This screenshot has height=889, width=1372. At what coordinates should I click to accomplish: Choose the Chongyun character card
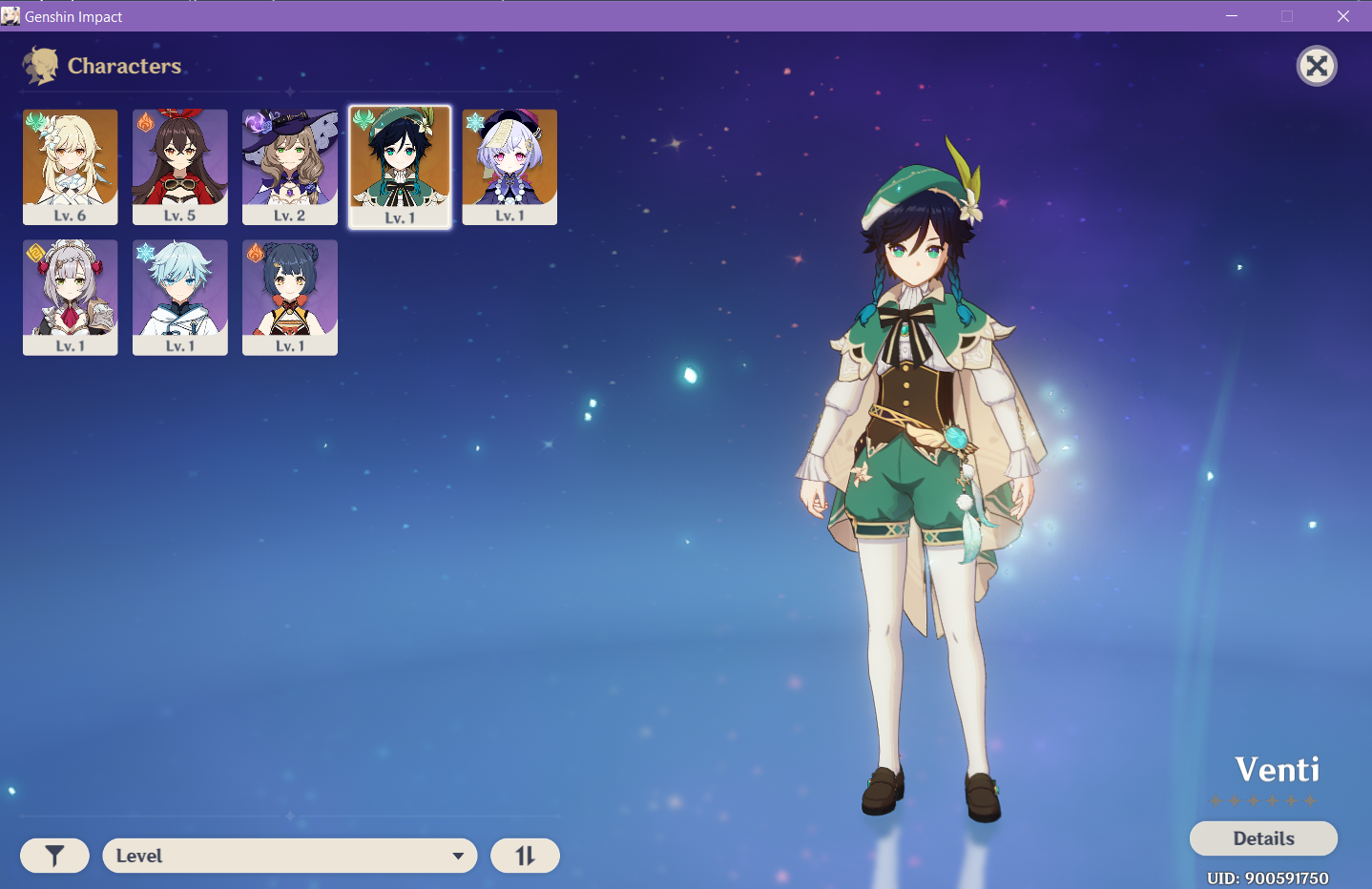(180, 297)
